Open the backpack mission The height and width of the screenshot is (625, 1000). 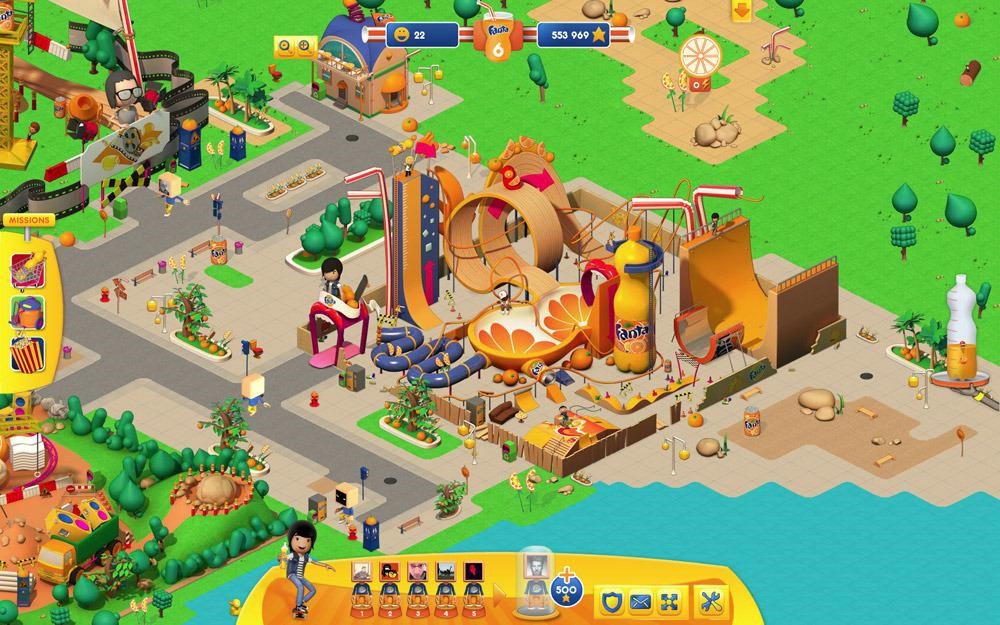click(x=27, y=311)
